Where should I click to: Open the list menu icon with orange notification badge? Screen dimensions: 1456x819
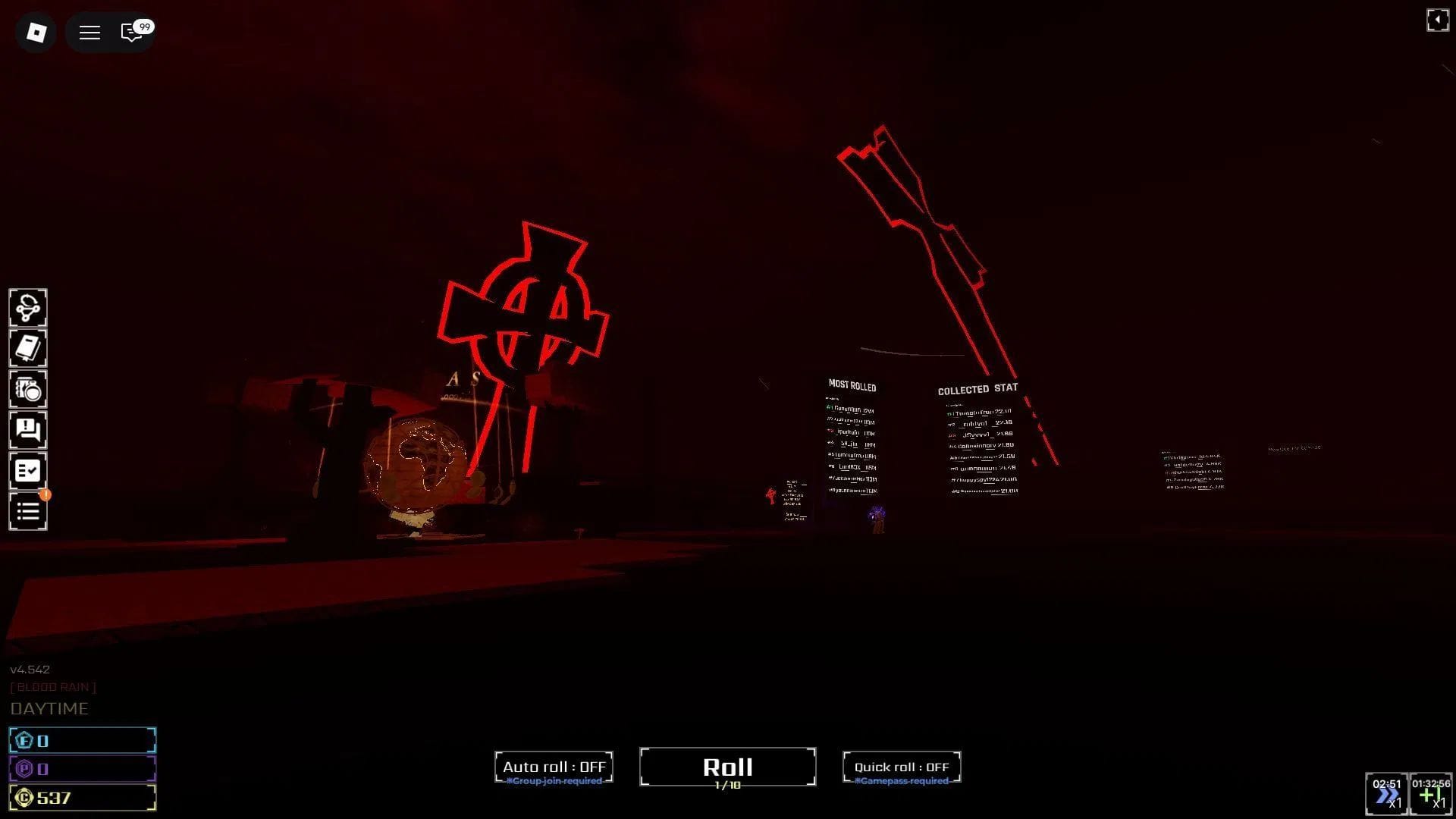pyautogui.click(x=28, y=512)
